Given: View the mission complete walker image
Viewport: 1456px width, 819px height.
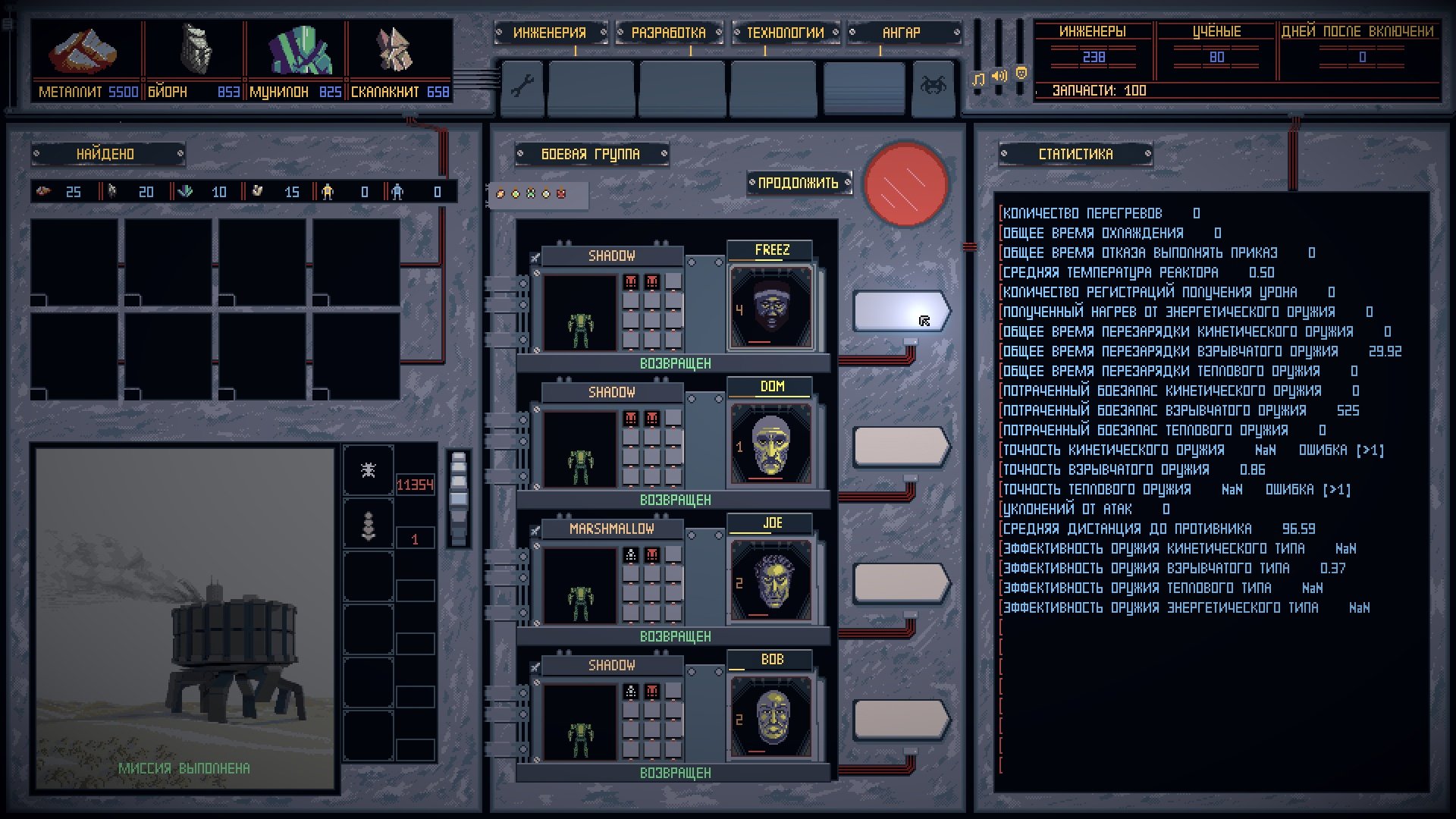Looking at the screenshot, I should point(184,618).
